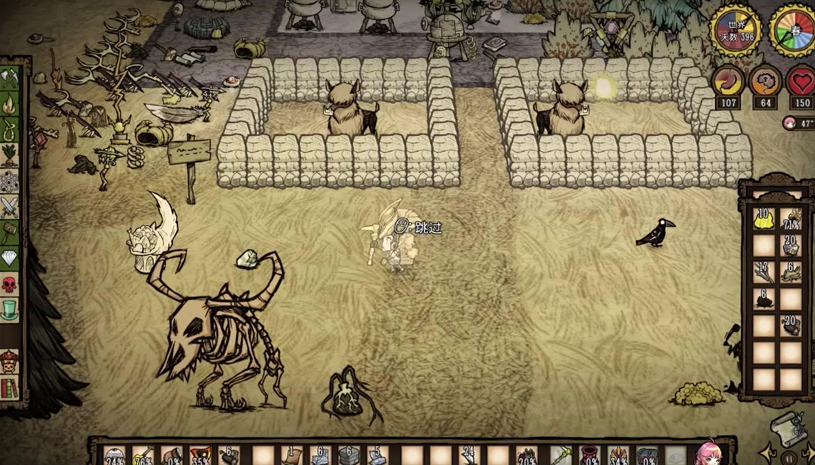This screenshot has width=815, height=465.
Task: Open the Fire crafting tab
Action: [x=9, y=103]
